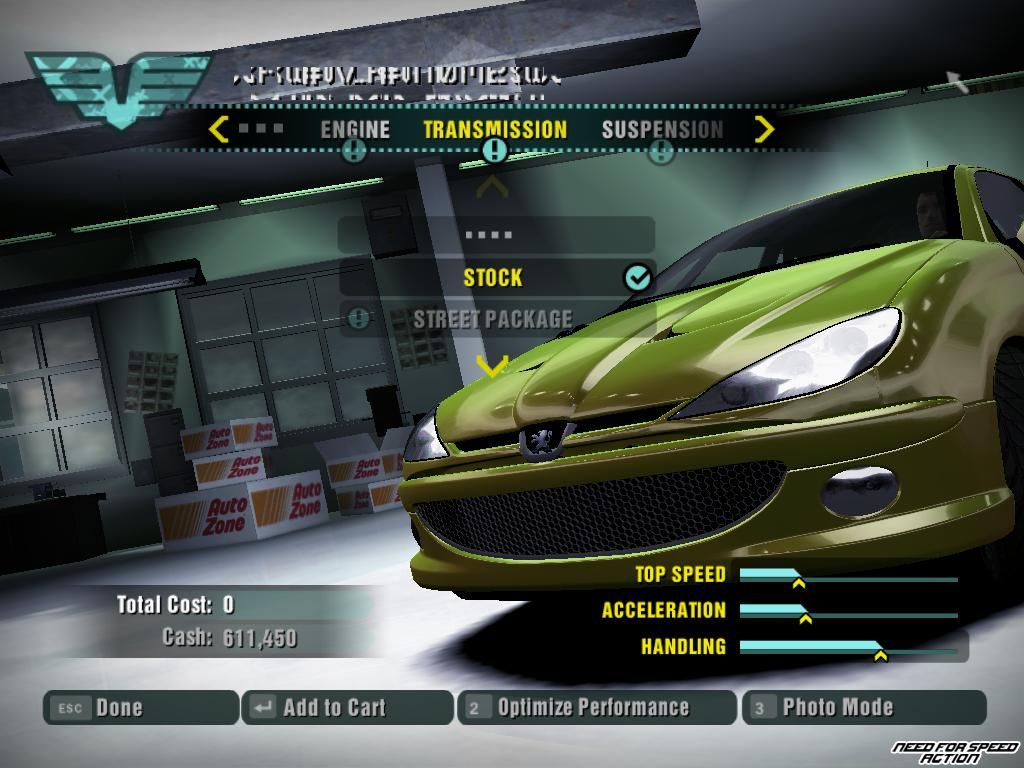1024x768 pixels.
Task: Click the down arrow below the parts list
Action: pos(492,367)
